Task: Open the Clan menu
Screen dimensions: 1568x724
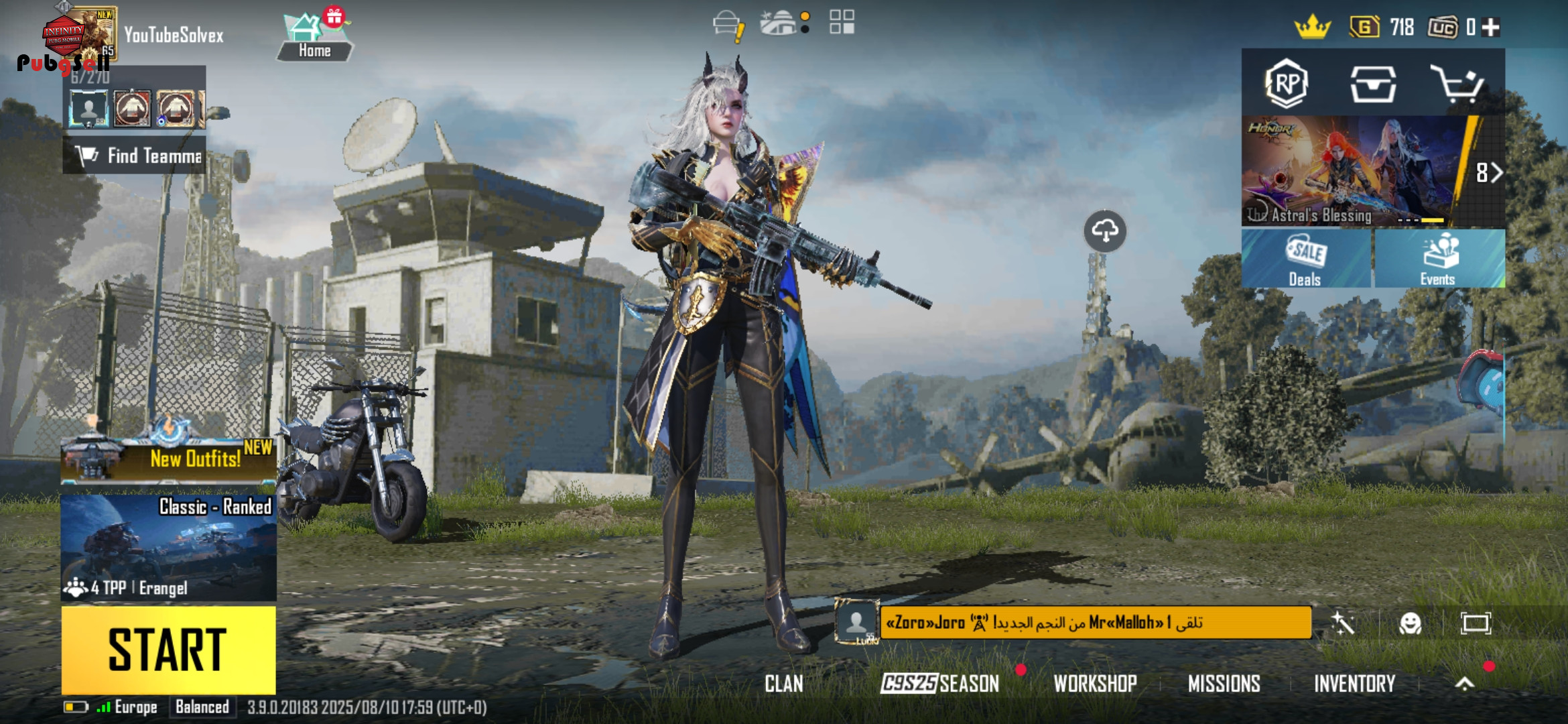Action: [x=783, y=684]
